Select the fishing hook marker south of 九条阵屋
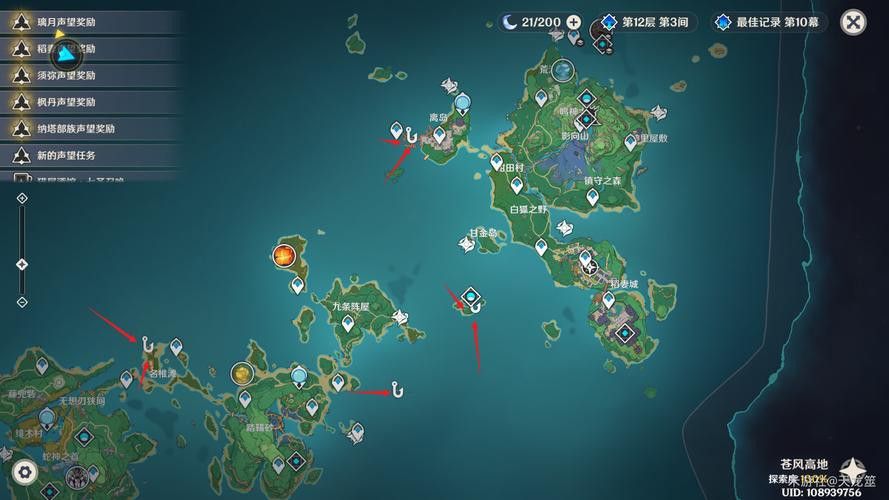 click(x=397, y=388)
